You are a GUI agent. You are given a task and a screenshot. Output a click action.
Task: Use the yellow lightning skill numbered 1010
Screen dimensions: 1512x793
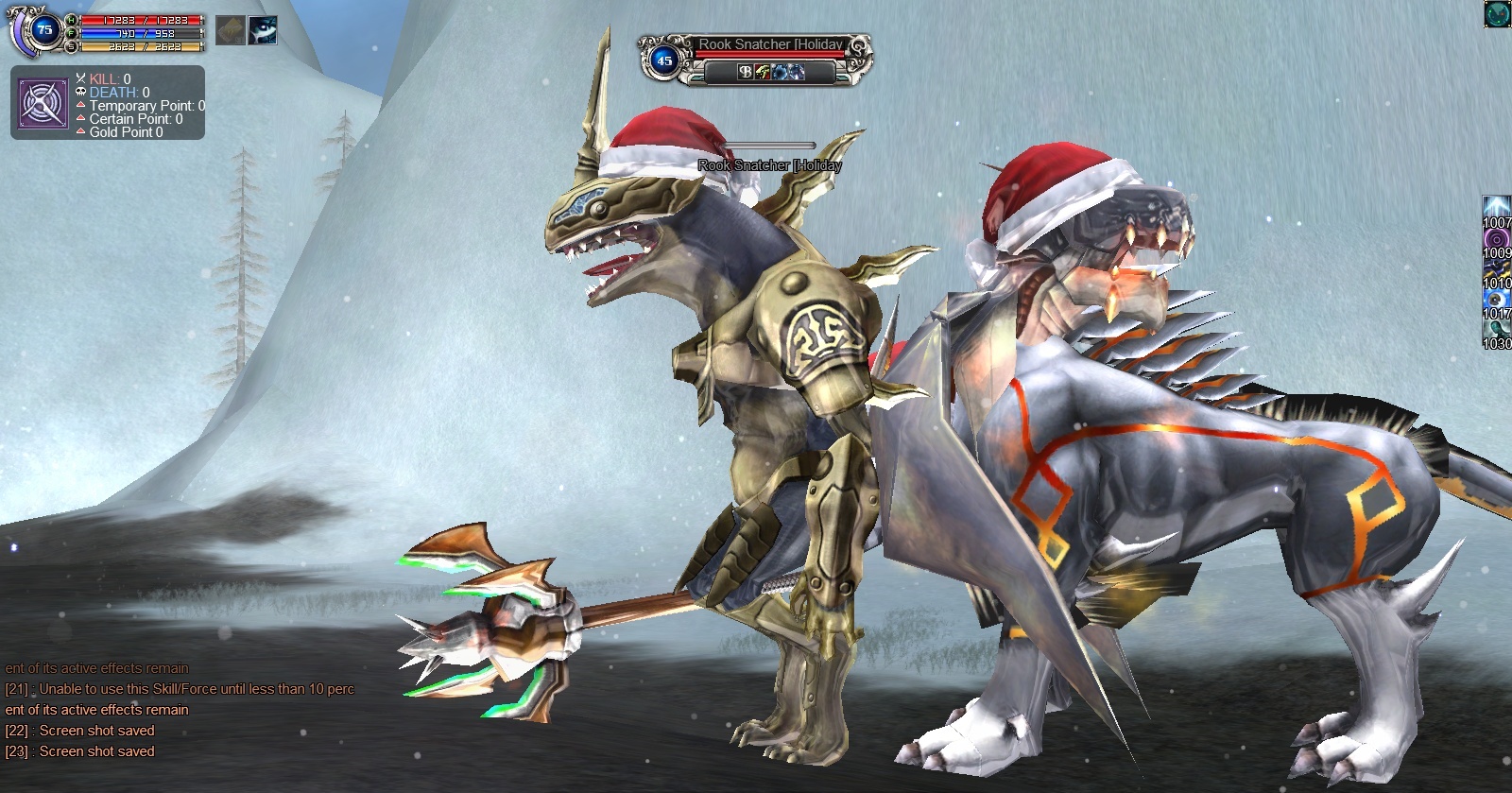[x=1497, y=270]
